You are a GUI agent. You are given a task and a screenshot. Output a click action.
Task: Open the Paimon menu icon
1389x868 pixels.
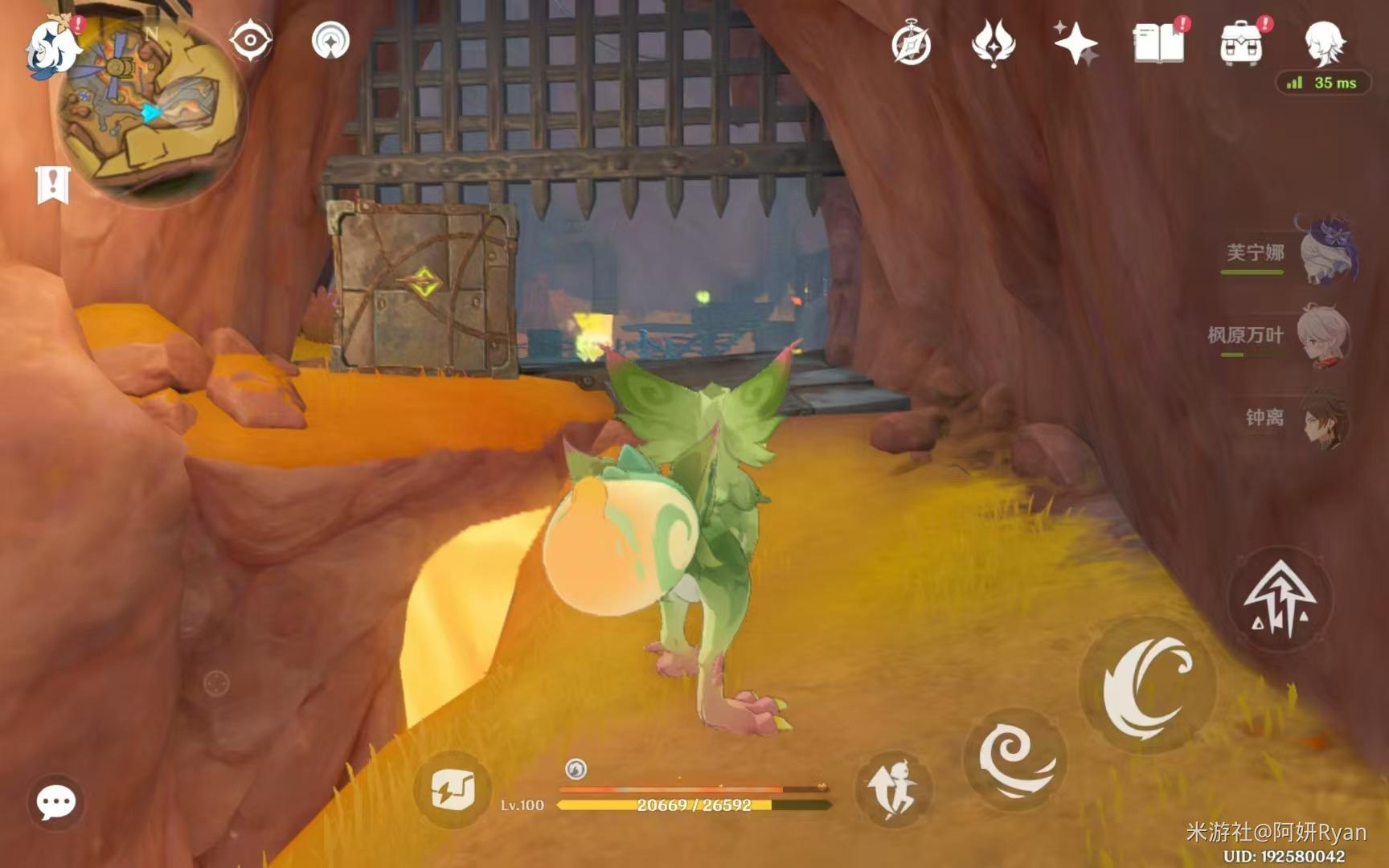pyautogui.click(x=50, y=48)
